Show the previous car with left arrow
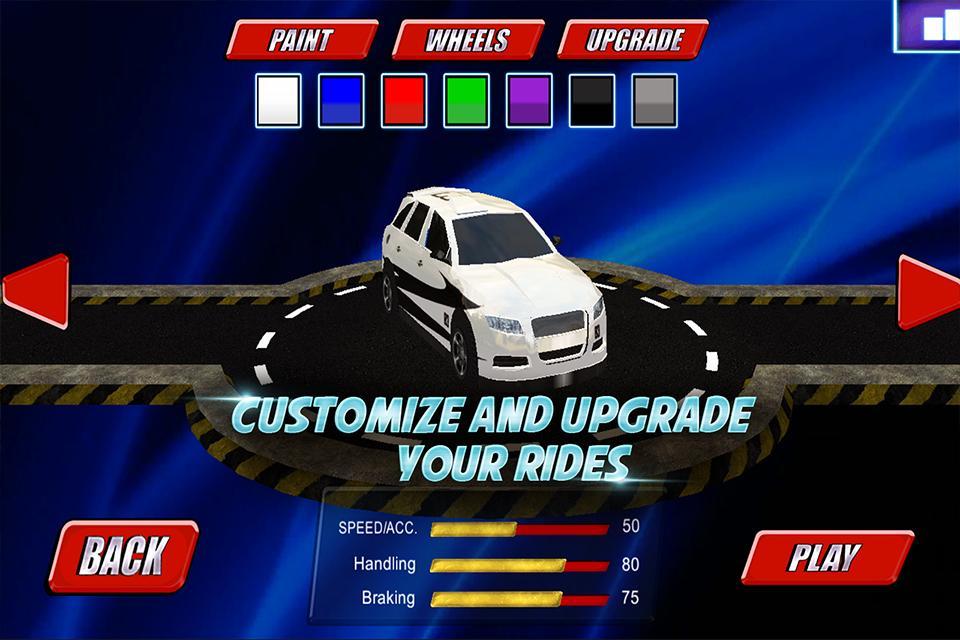Image resolution: width=960 pixels, height=640 pixels. point(36,291)
